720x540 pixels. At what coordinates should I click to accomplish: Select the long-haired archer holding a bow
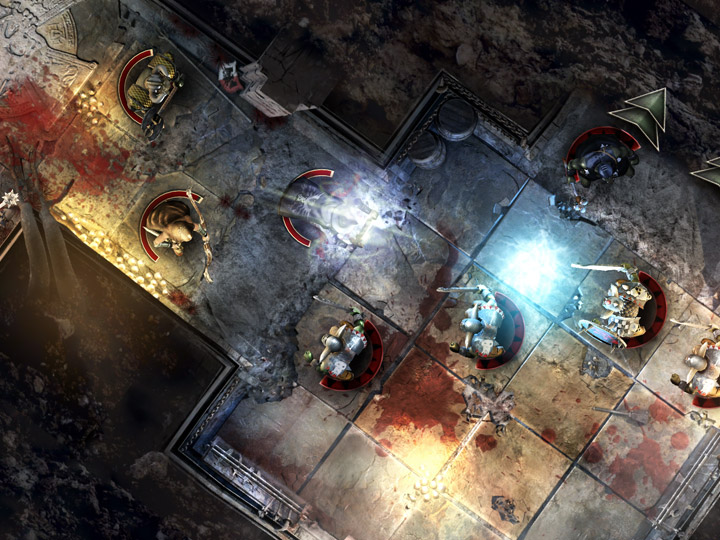pos(176,227)
